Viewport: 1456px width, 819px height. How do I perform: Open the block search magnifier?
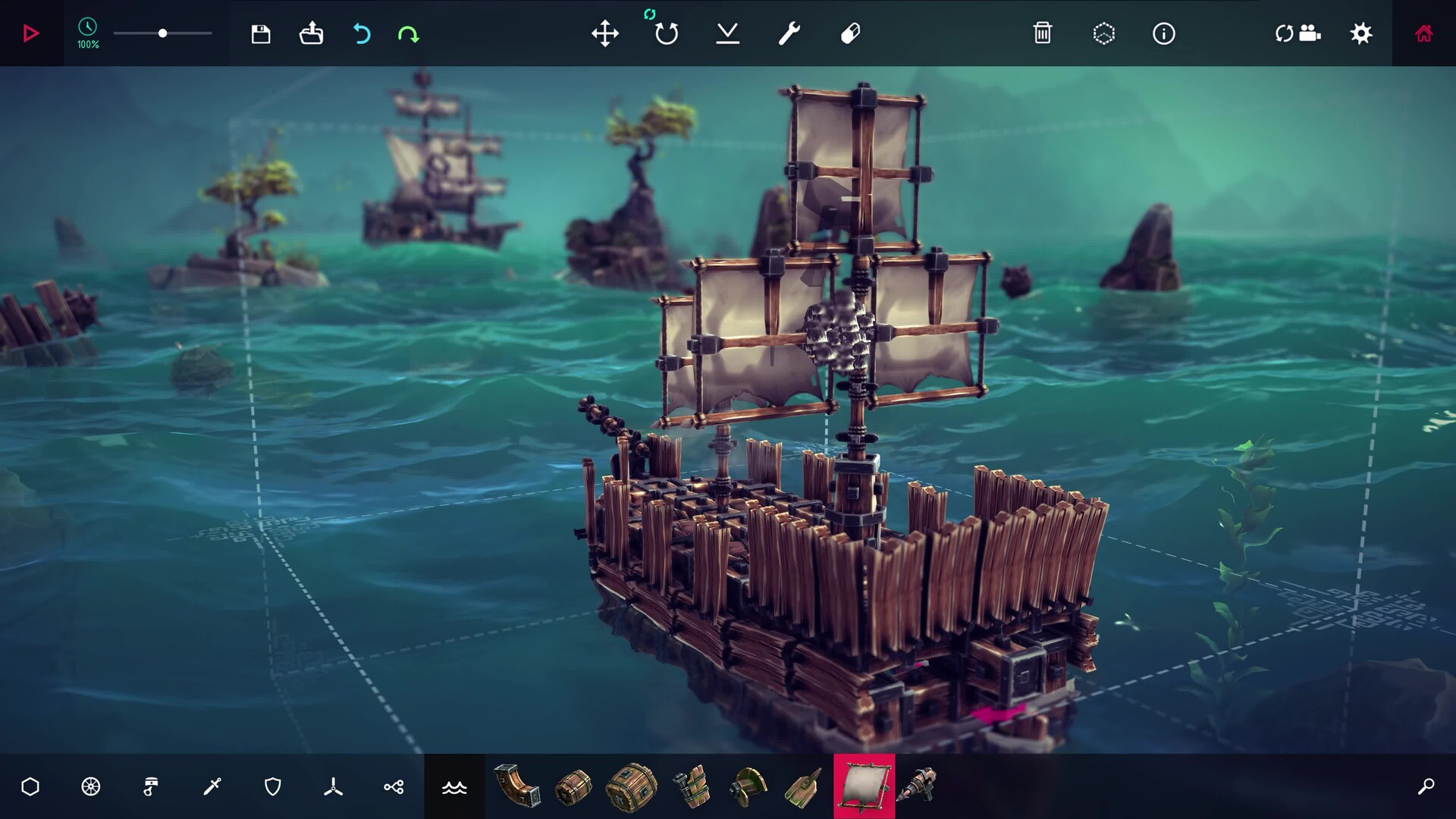[x=1426, y=787]
